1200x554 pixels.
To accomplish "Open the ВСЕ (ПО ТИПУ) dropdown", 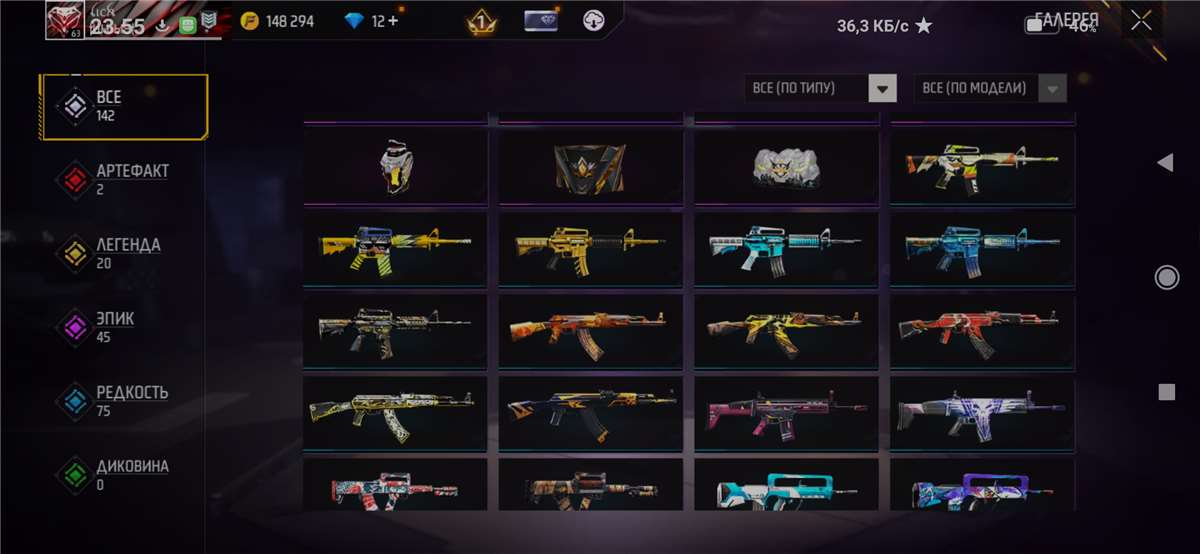I will pyautogui.click(x=819, y=88).
